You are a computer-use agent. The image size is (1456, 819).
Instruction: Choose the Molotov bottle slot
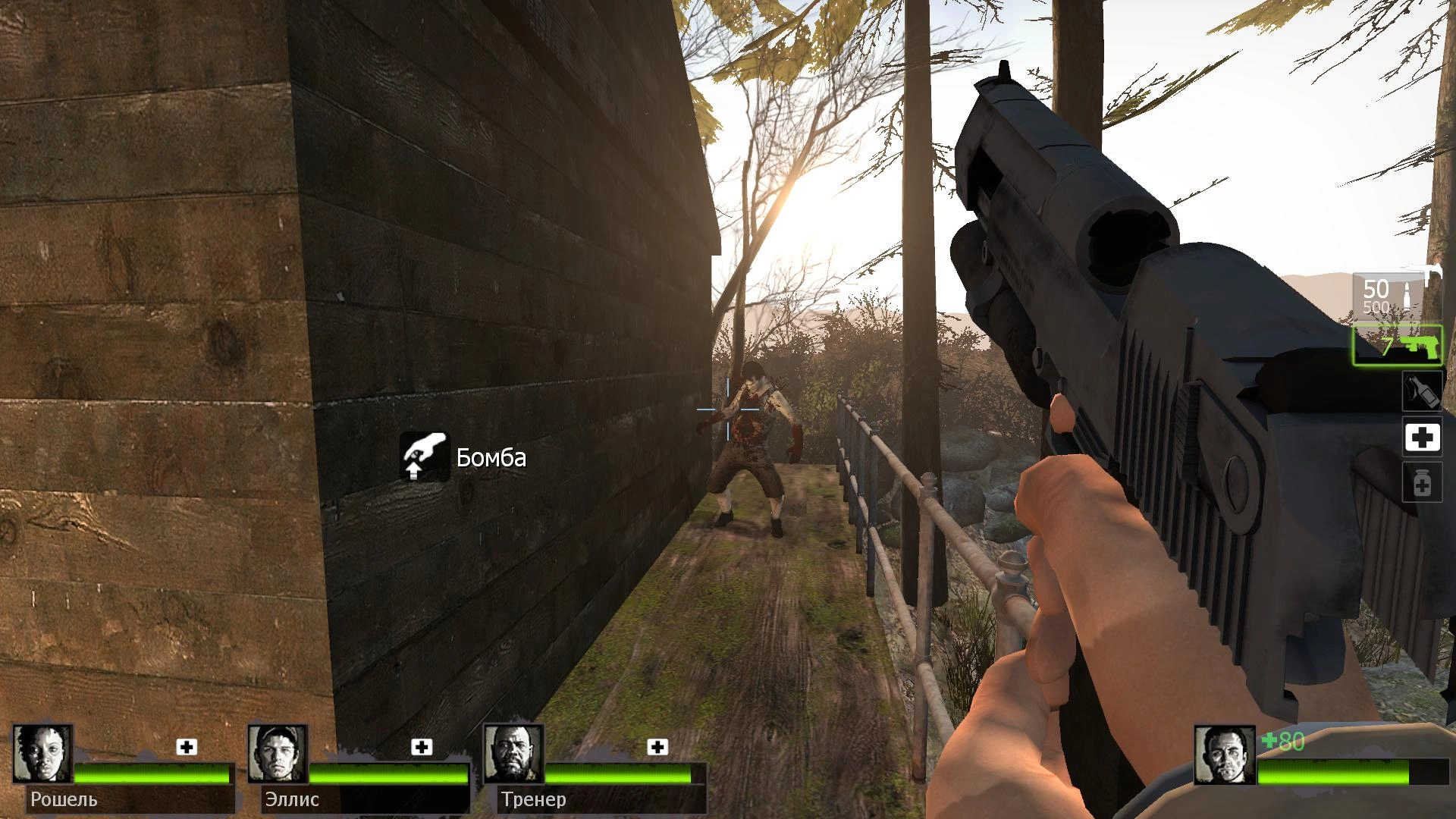(1421, 391)
